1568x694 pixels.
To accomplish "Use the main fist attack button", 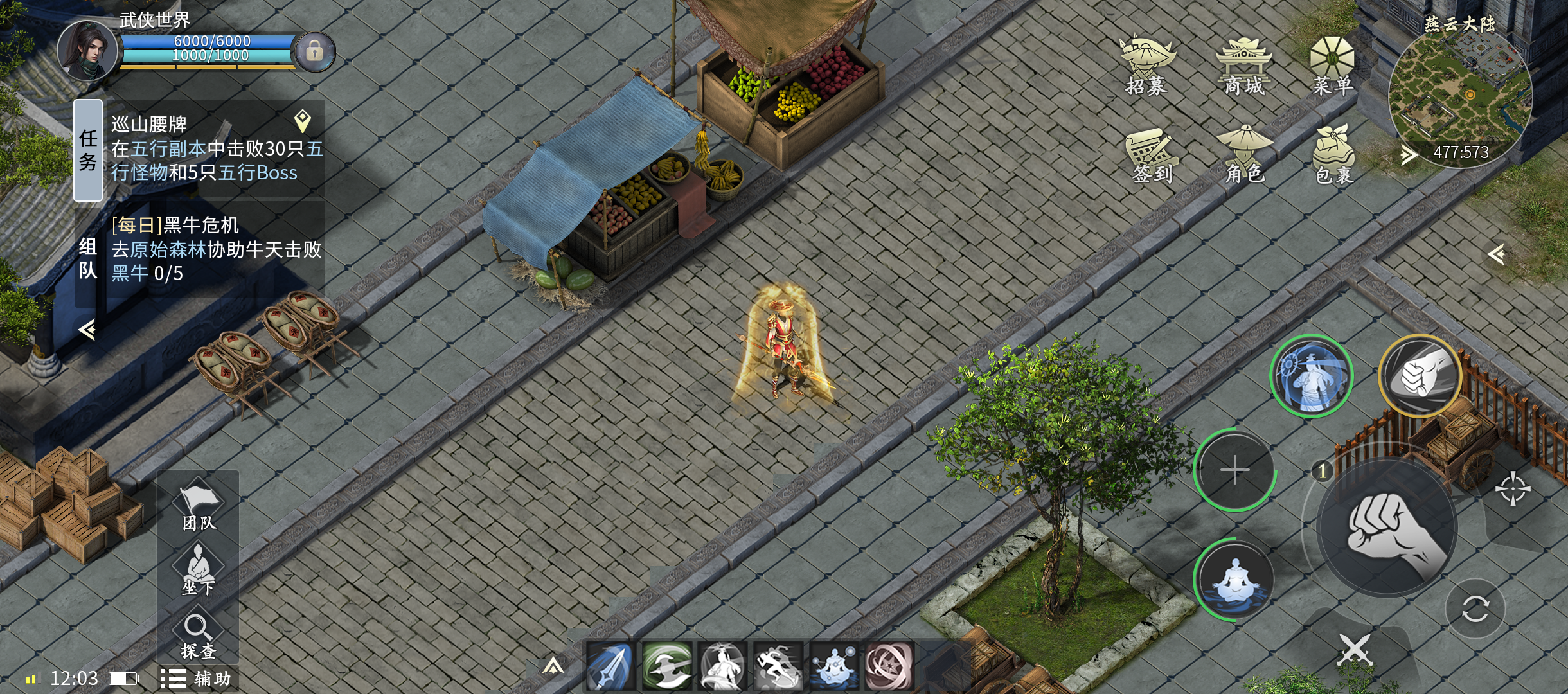I will click(1387, 528).
